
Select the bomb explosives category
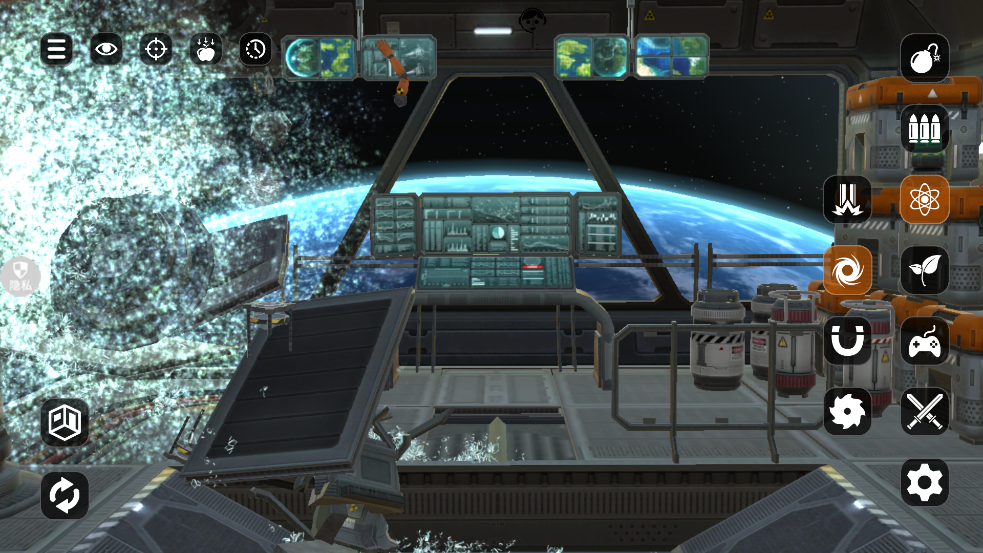click(x=924, y=58)
